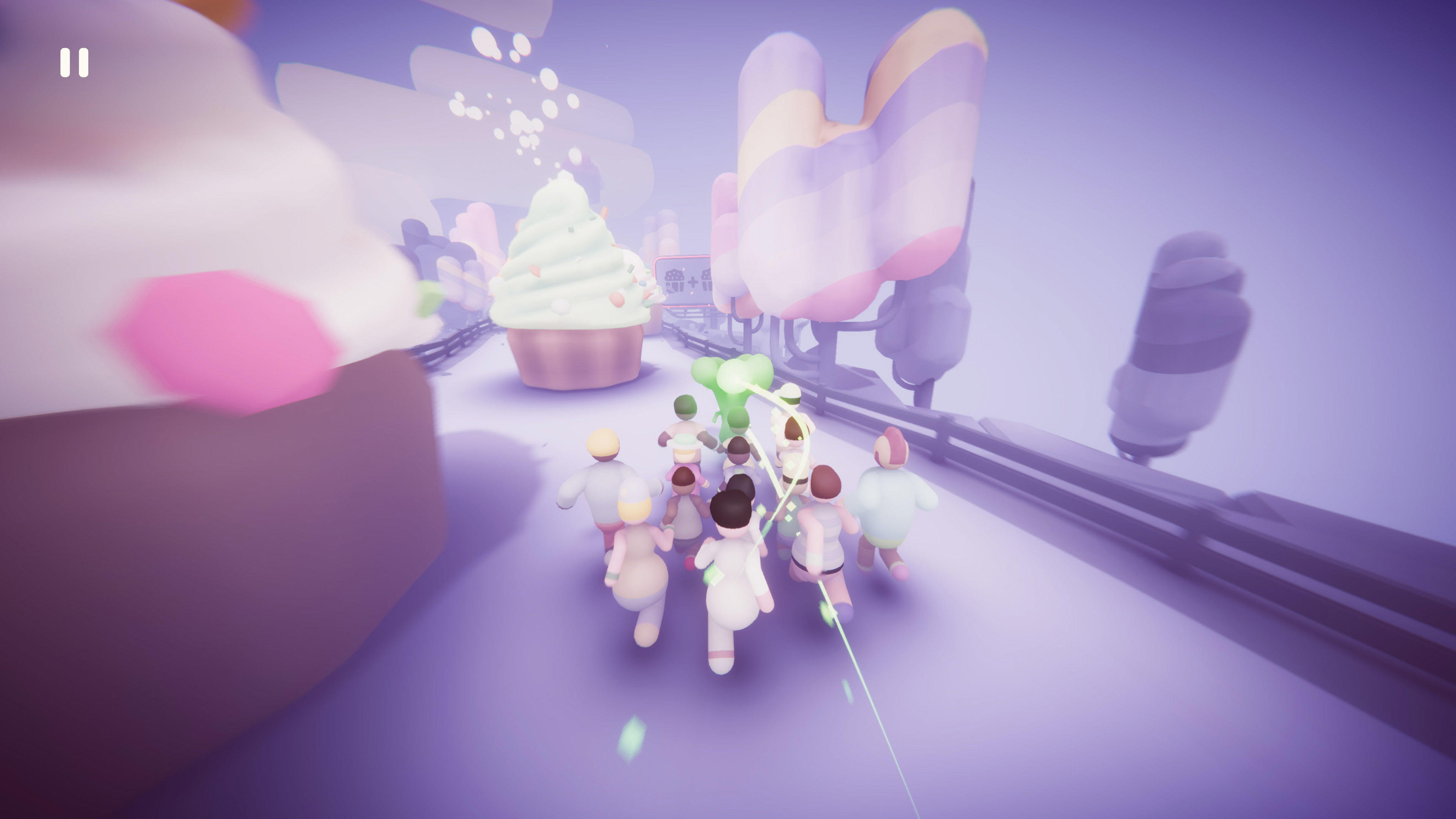This screenshot has height=819, width=1456.
Task: Click the plus symbol between the cupcake icons
Action: [x=693, y=282]
